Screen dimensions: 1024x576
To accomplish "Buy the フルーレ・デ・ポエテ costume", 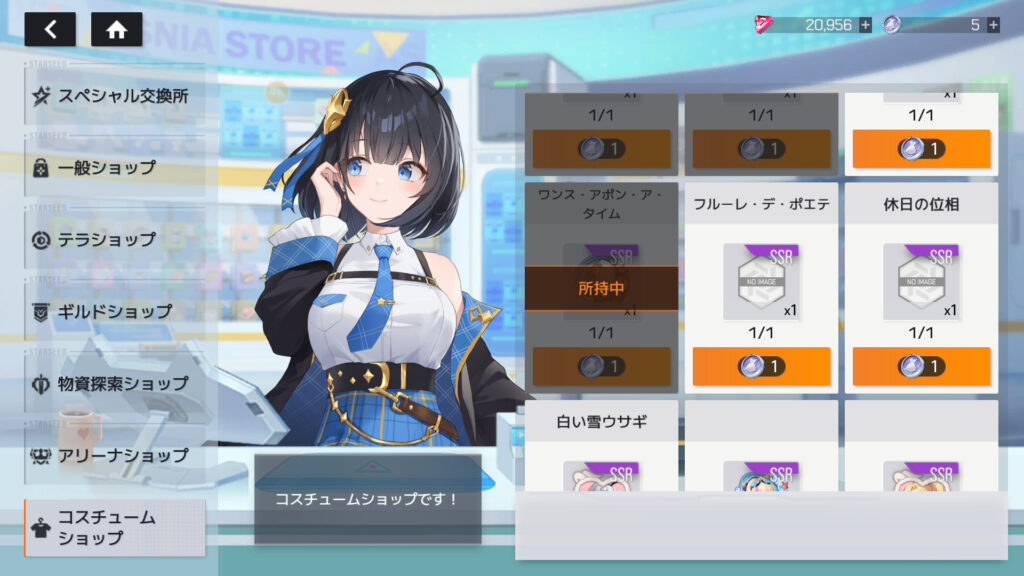I will click(x=761, y=366).
